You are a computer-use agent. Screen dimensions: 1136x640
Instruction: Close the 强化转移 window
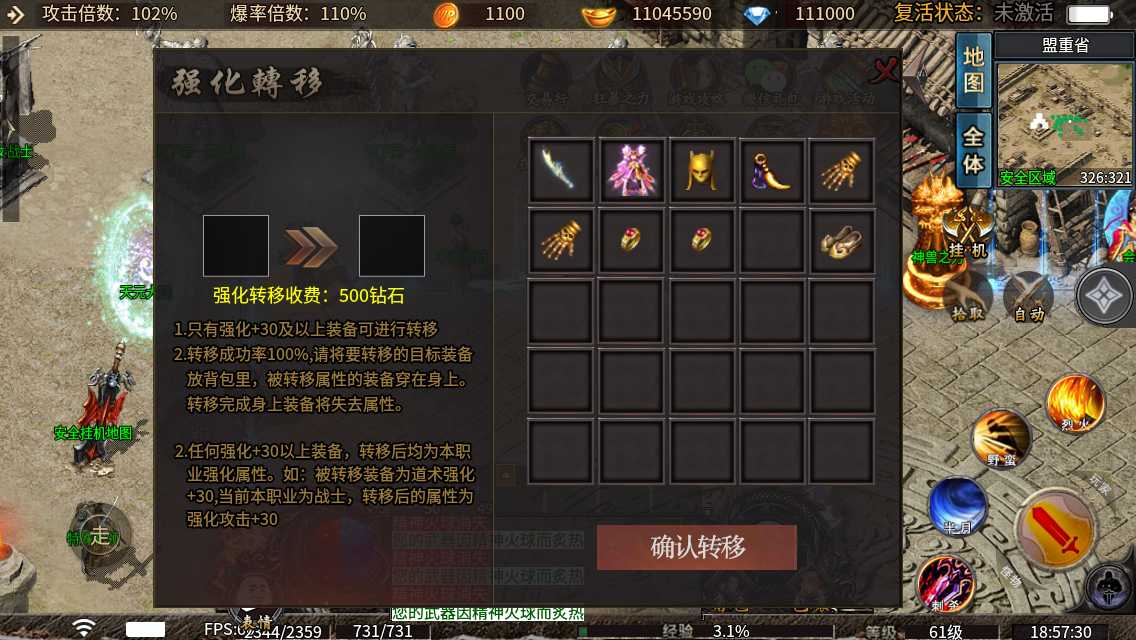pyautogui.click(x=884, y=71)
